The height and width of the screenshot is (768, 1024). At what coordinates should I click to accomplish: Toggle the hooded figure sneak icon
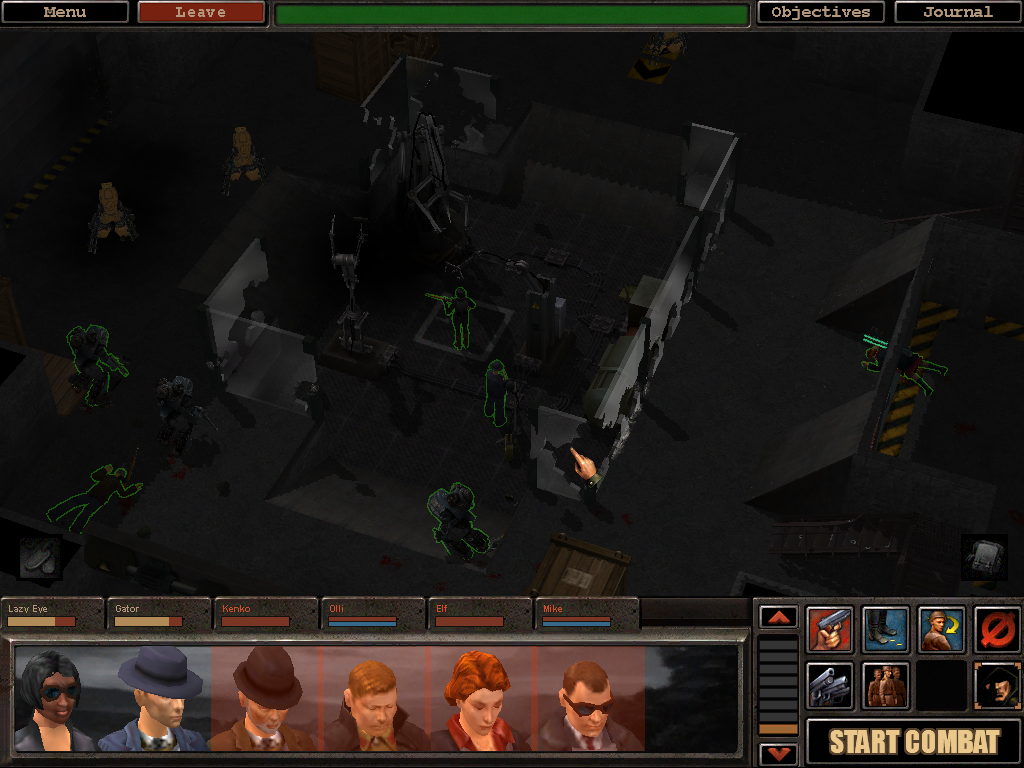click(x=997, y=686)
